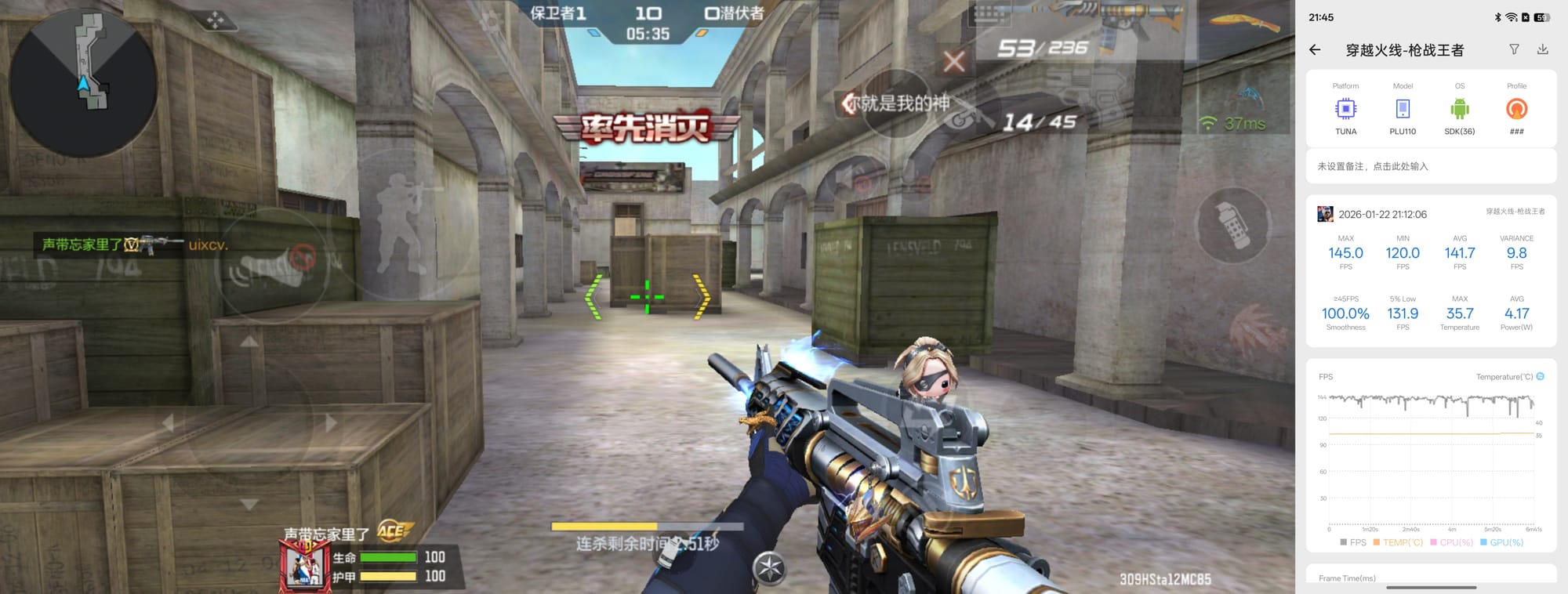The width and height of the screenshot is (1568, 594).
Task: Open the filter in the performance panel
Action: point(1514,49)
